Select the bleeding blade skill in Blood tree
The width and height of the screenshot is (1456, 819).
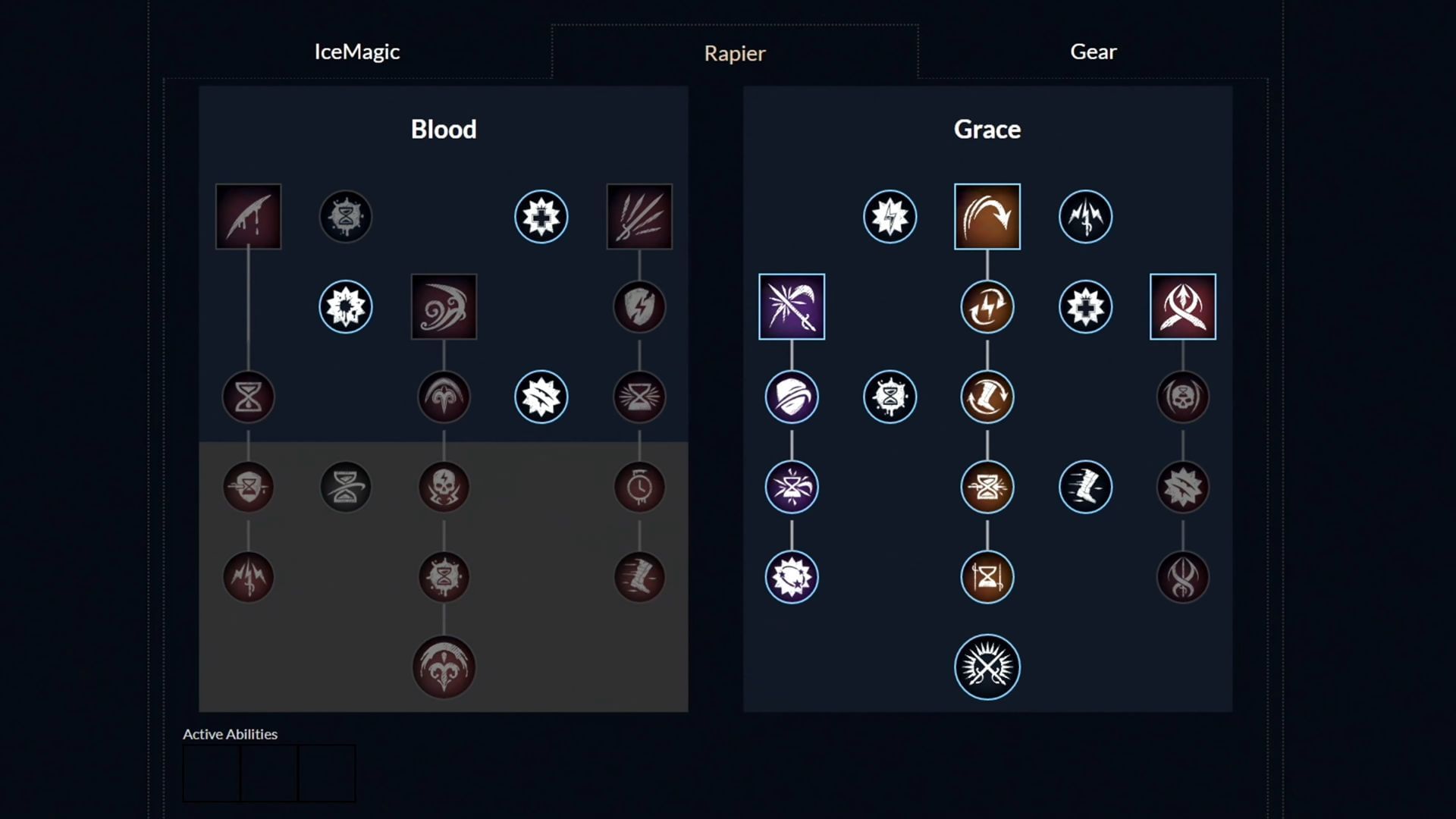[x=248, y=216]
